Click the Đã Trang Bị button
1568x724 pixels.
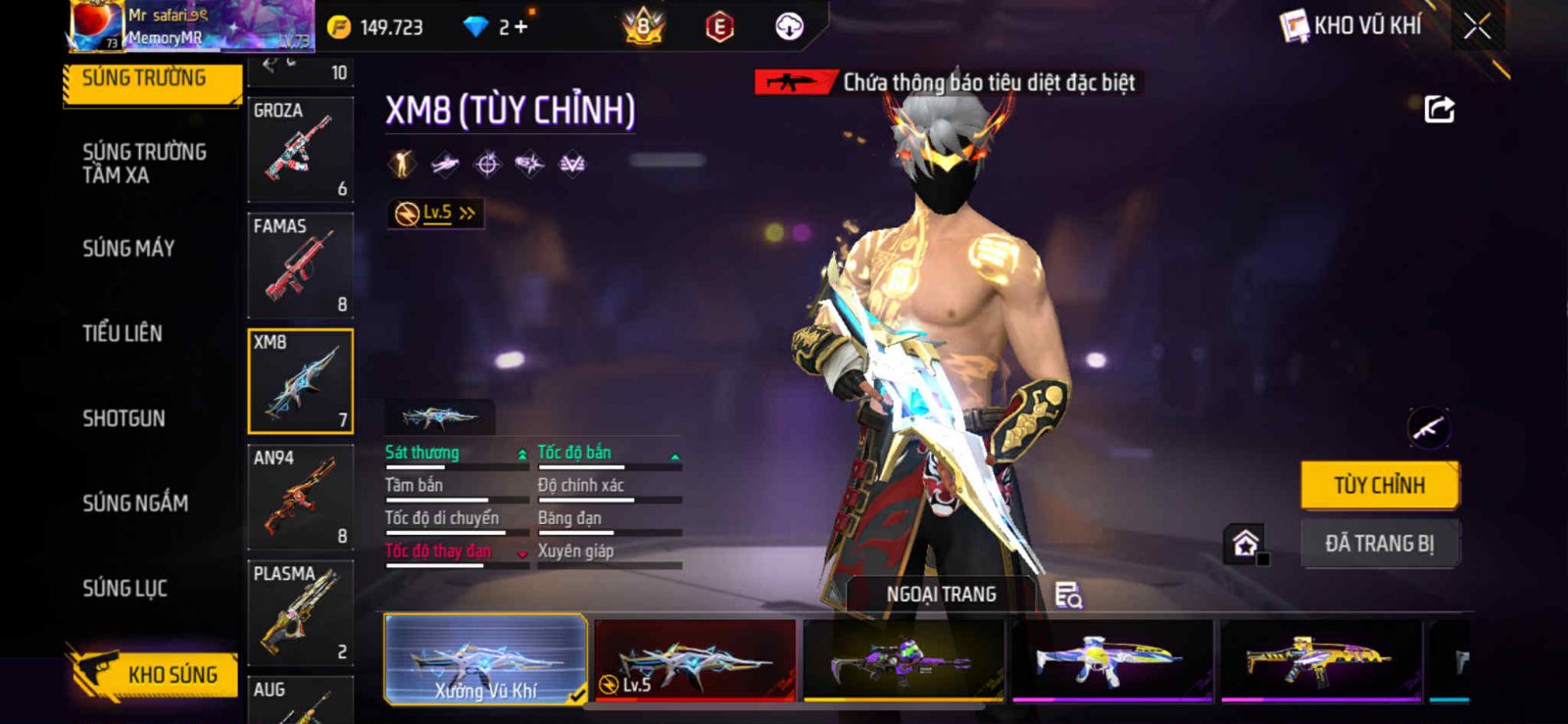tap(1379, 544)
